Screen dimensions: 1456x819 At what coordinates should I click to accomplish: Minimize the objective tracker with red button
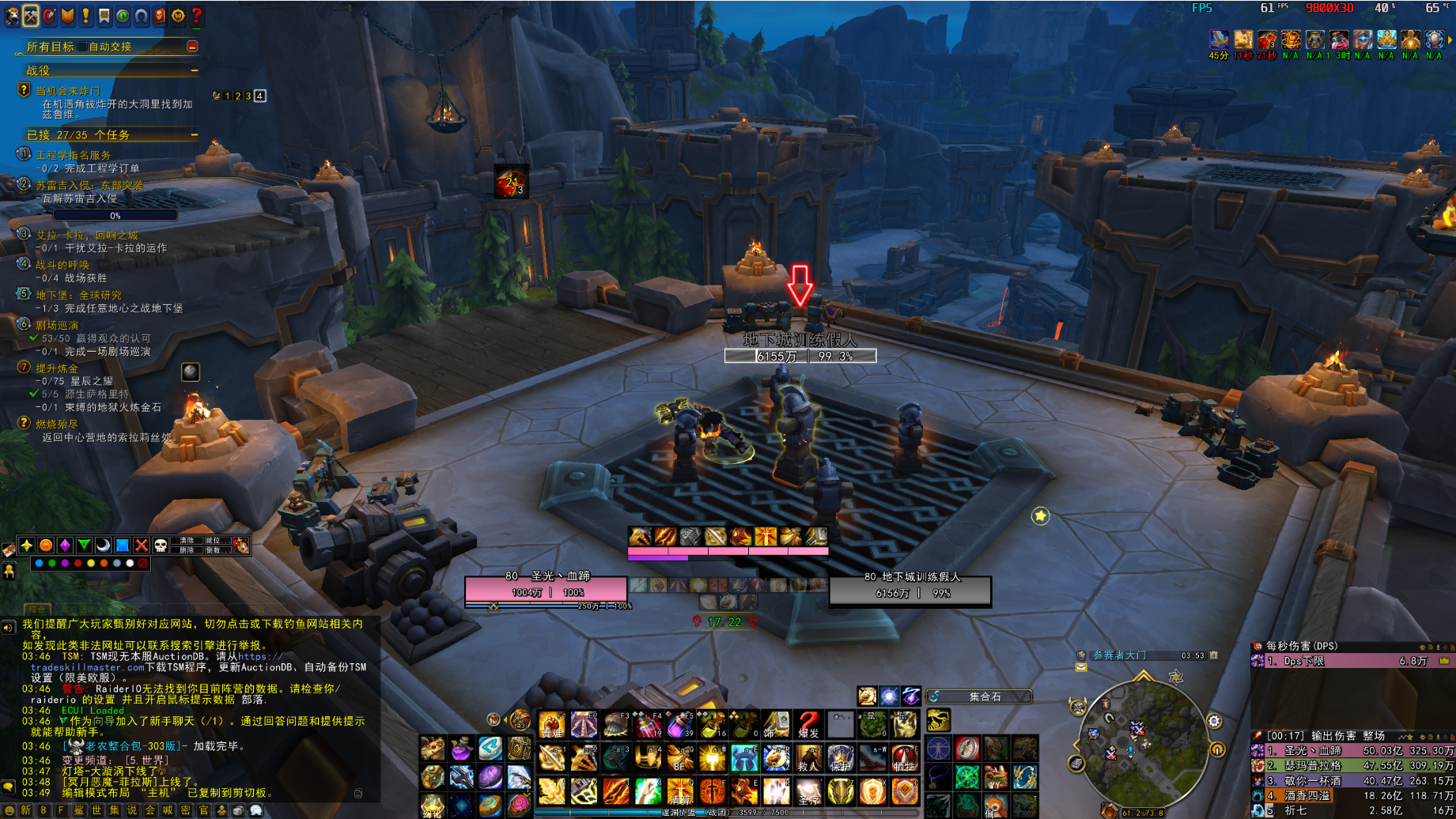pos(192,47)
